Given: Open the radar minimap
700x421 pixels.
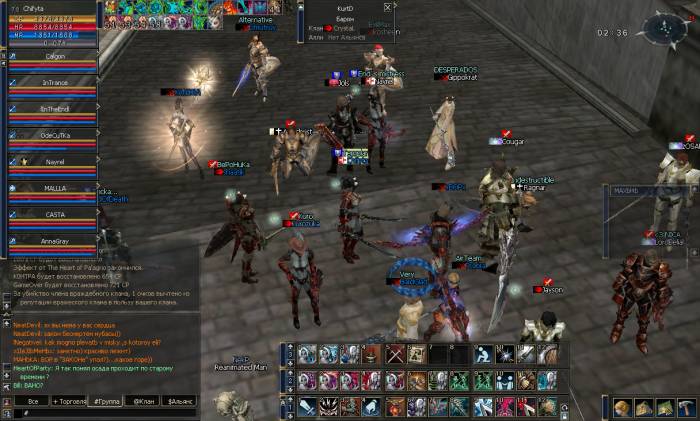Looking at the screenshot, I should (664, 31).
